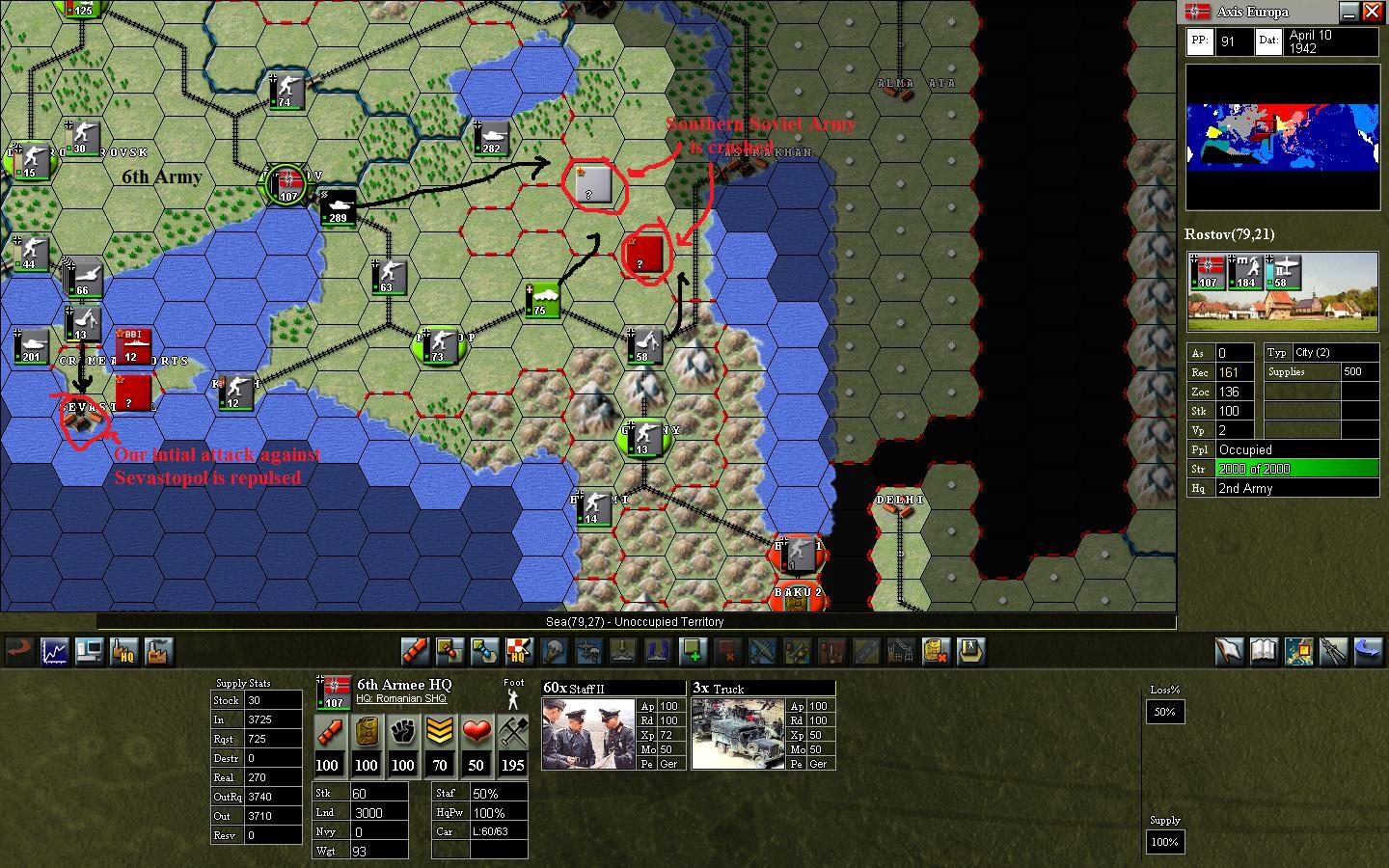Image resolution: width=1389 pixels, height=868 pixels.
Task: Click the white surrender flag icon
Action: pos(1230,651)
